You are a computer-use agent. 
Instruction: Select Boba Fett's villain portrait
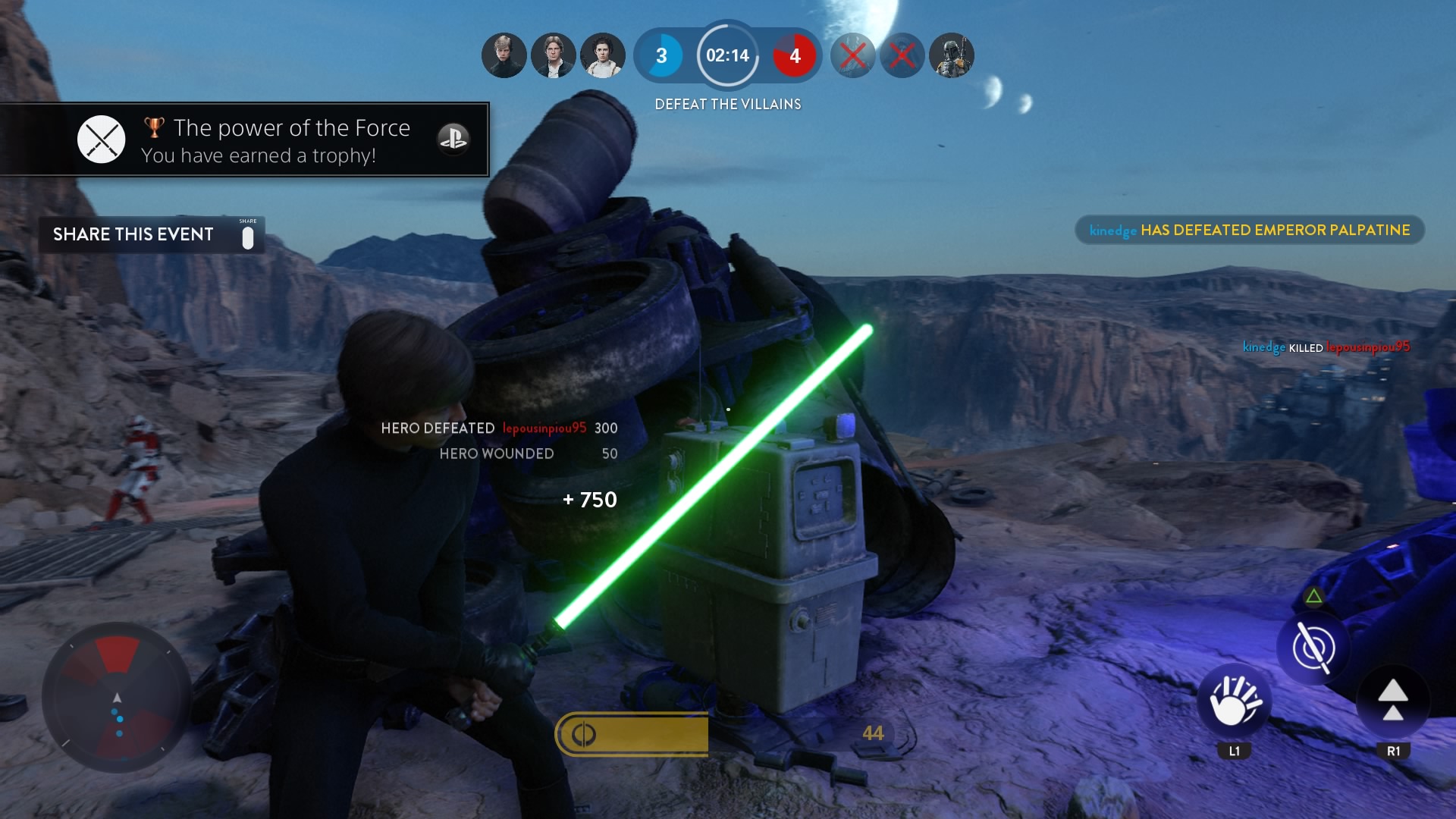pyautogui.click(x=952, y=55)
